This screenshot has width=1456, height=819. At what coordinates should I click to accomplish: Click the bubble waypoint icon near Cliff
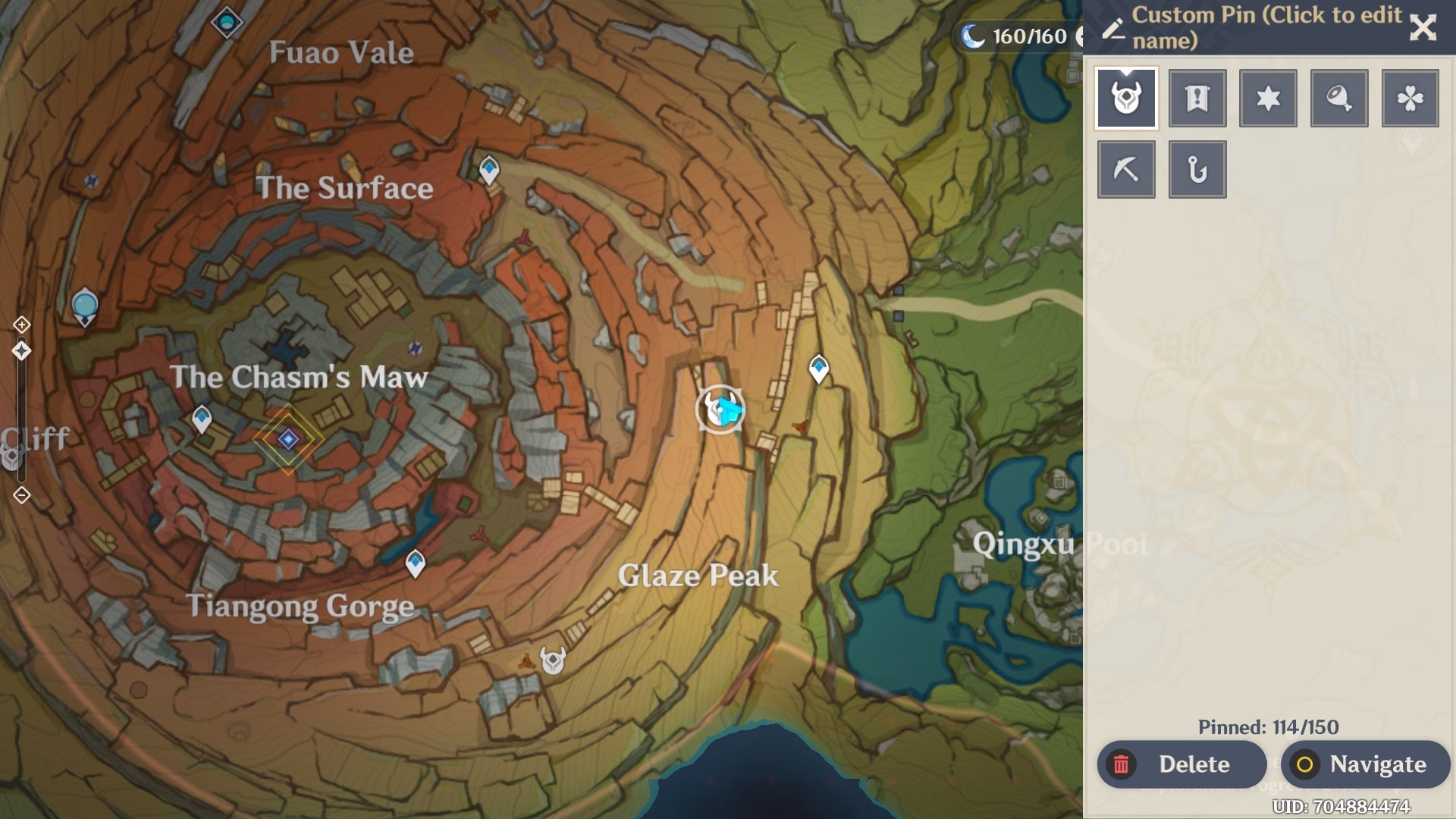tap(83, 305)
